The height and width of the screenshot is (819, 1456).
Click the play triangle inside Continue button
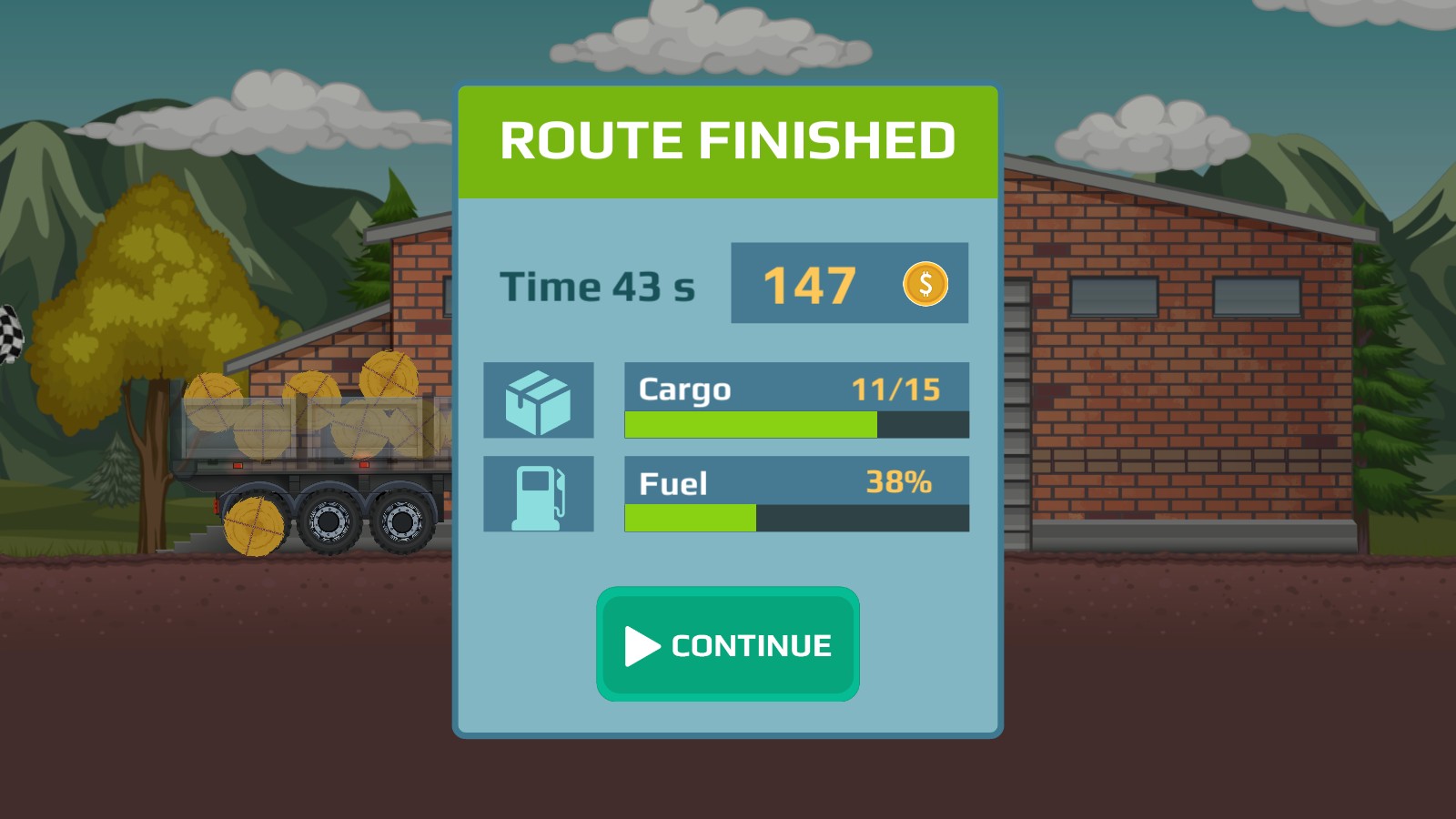tap(642, 647)
